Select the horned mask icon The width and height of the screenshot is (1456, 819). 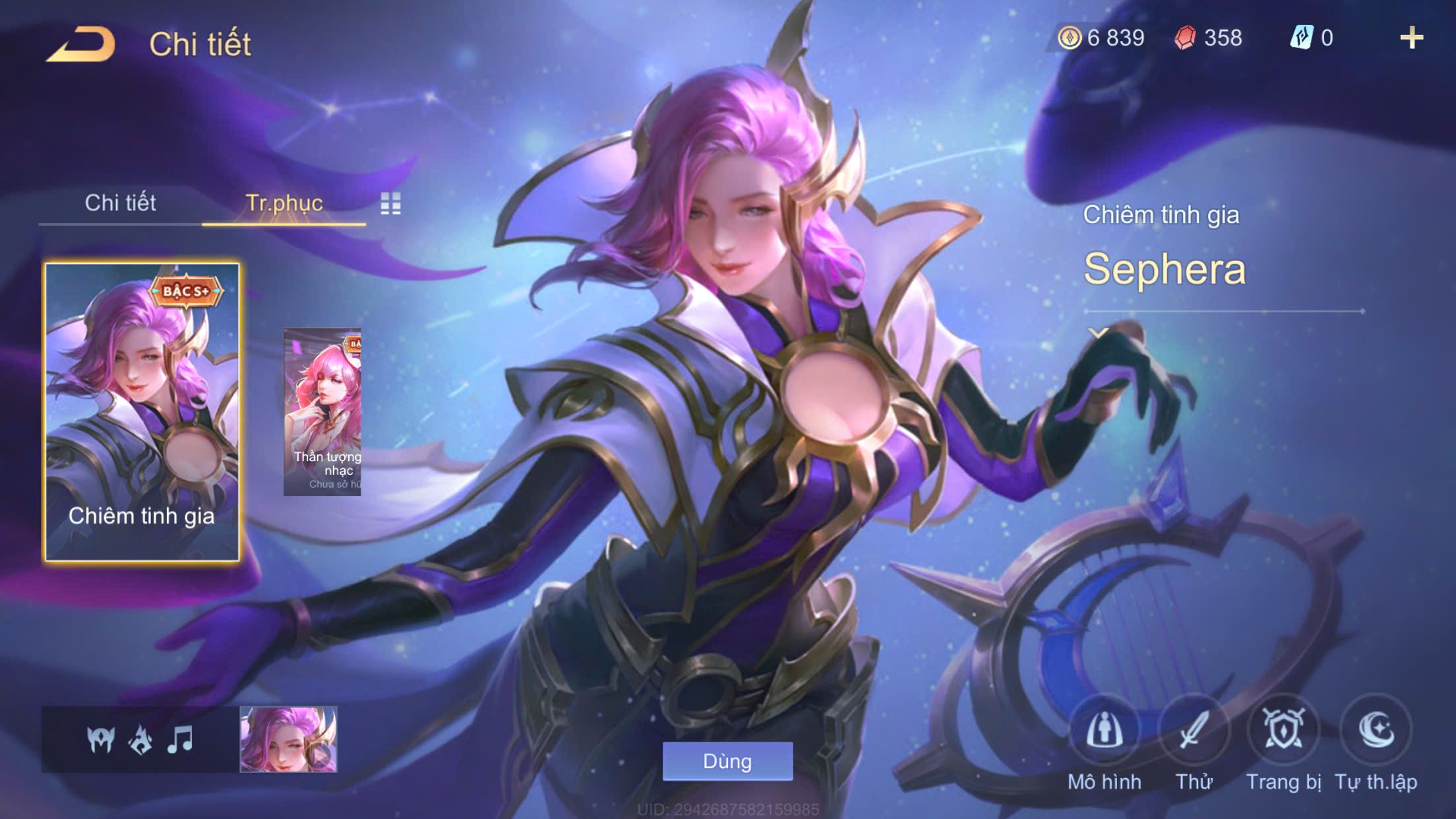(101, 740)
